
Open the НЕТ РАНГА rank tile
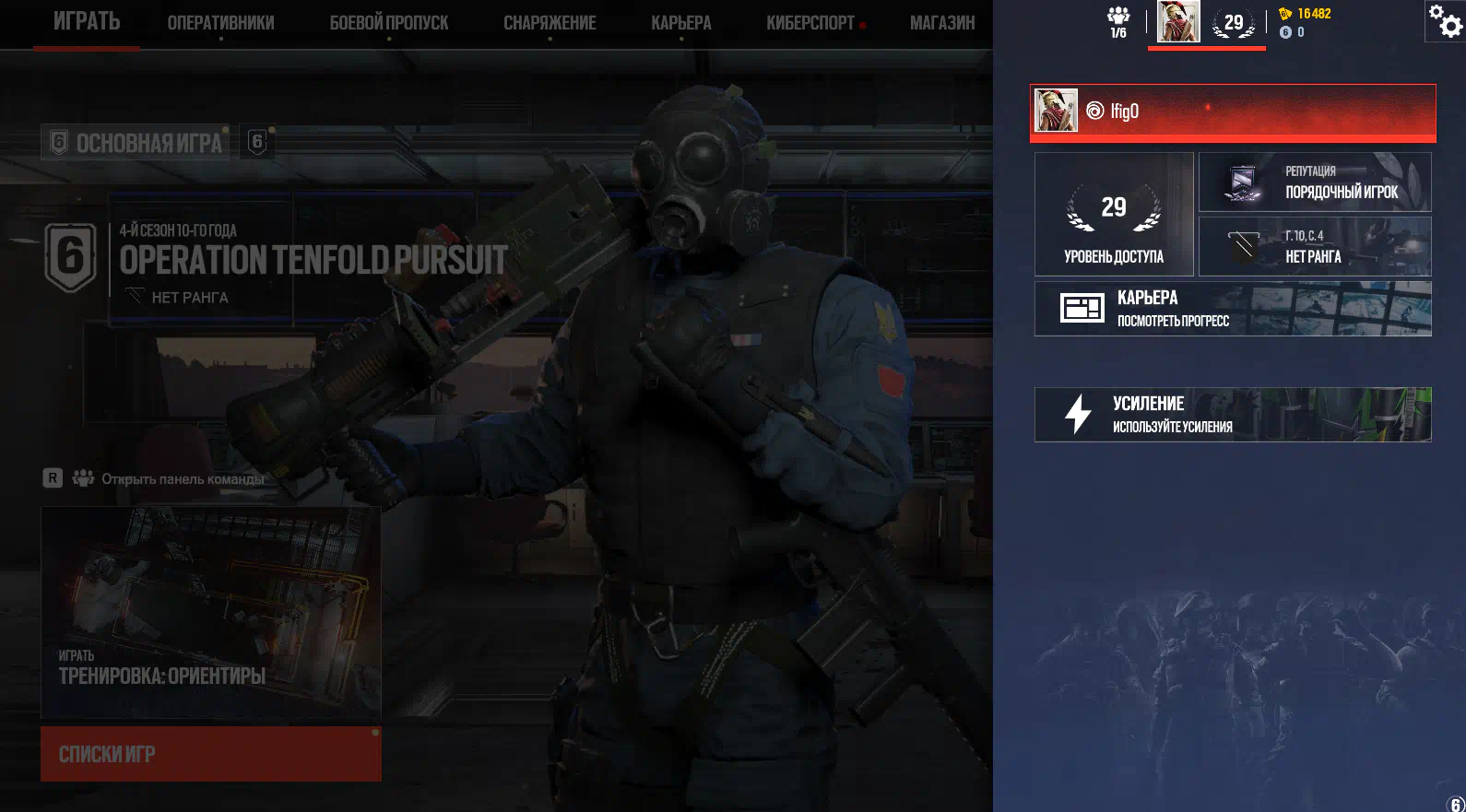coord(1315,247)
